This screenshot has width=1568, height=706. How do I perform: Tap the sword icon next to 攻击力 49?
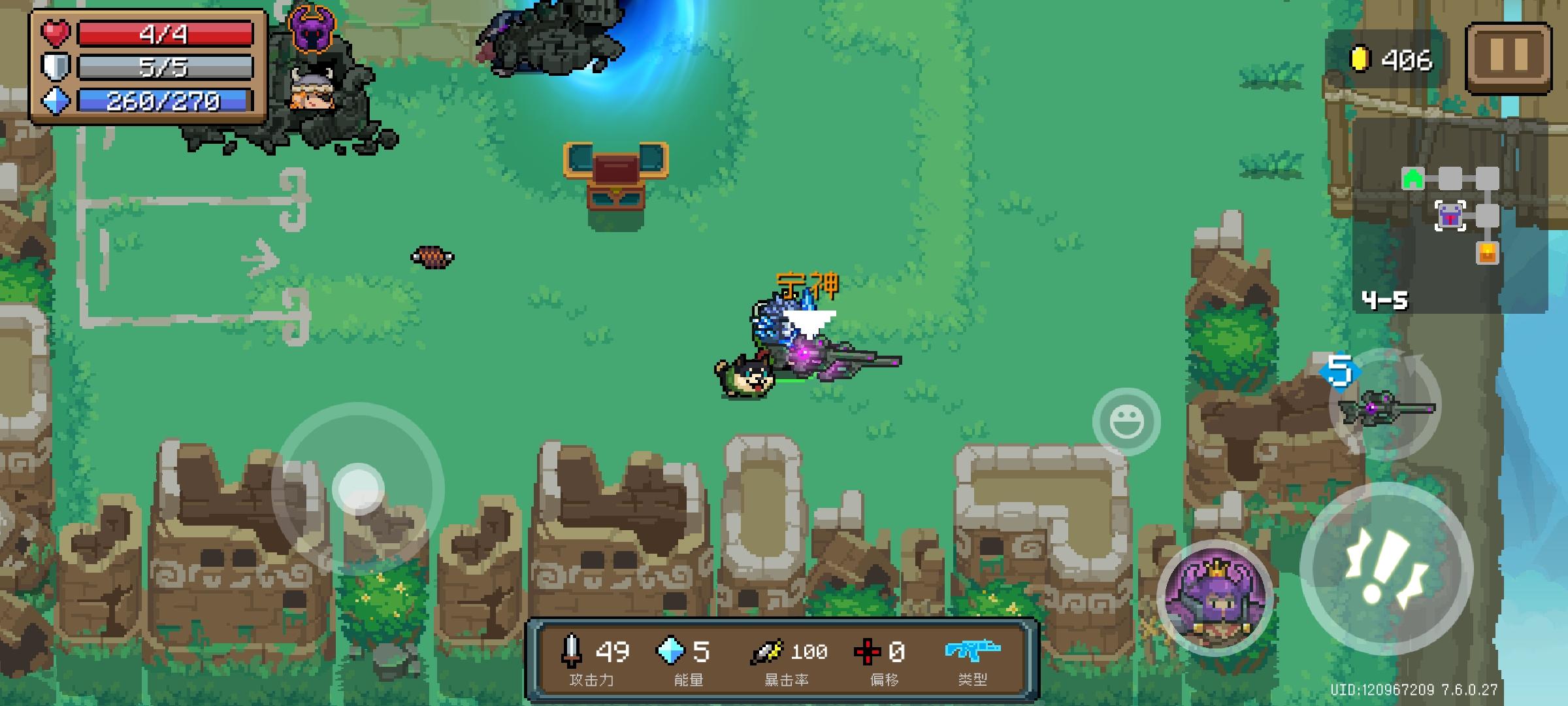coord(570,650)
